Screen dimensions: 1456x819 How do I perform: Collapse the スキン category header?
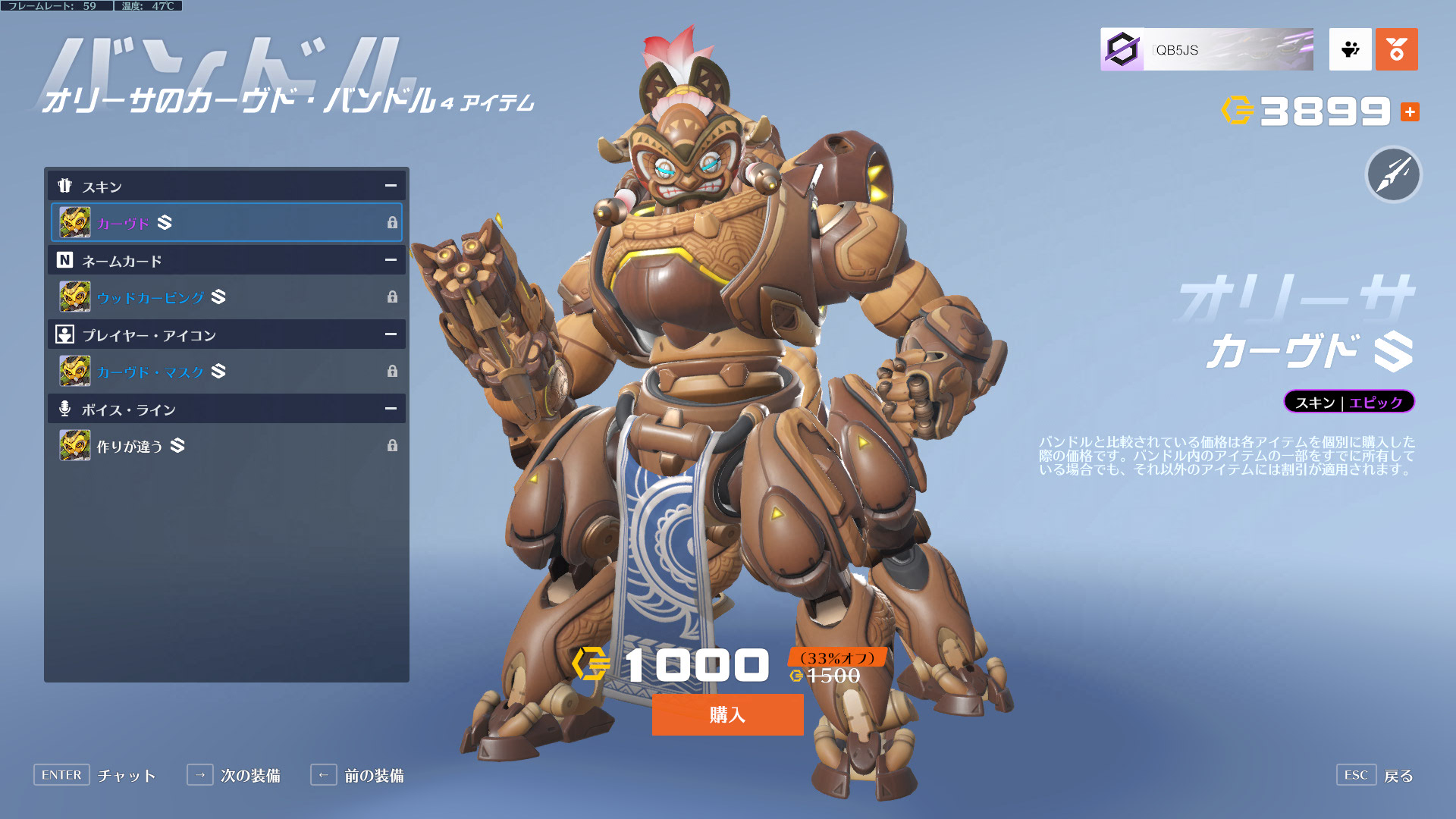pyautogui.click(x=391, y=186)
